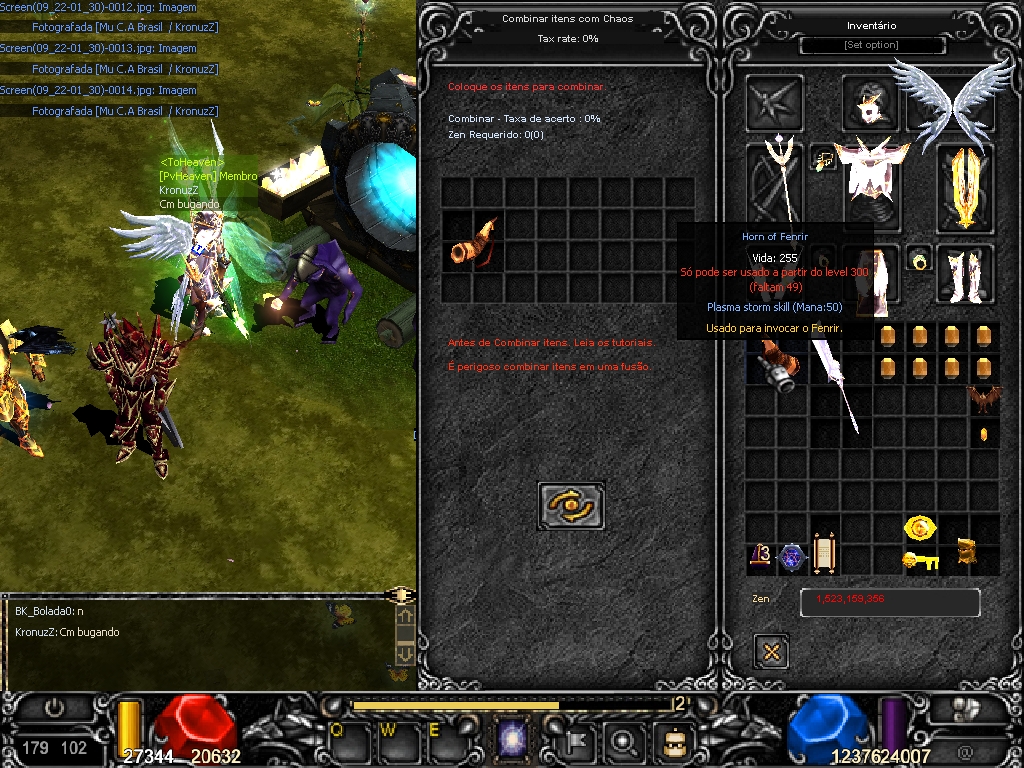Close the inventory with the X button
1024x768 pixels.
pos(771,652)
